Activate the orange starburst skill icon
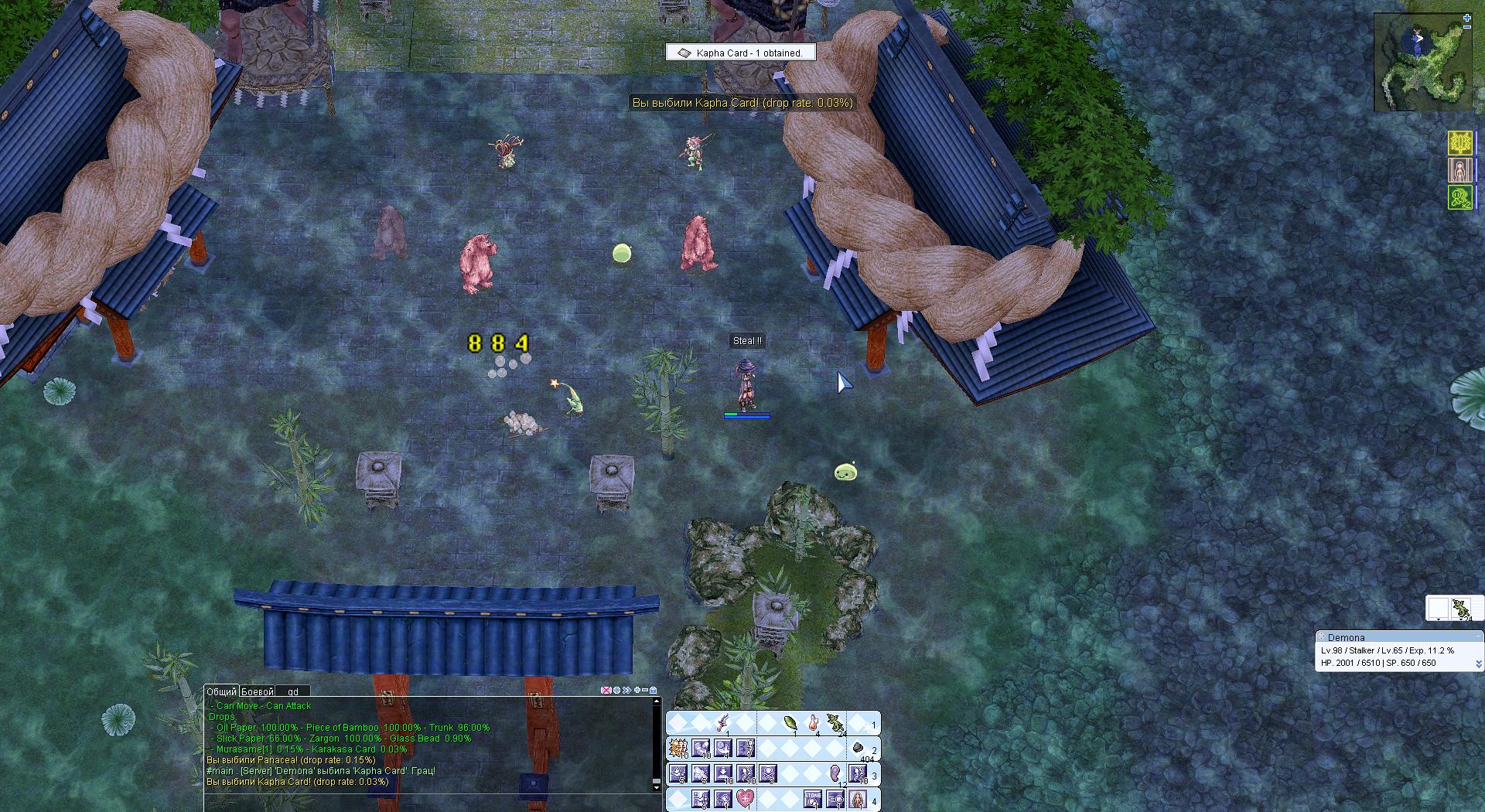Viewport: 1485px width, 812px height. (678, 748)
